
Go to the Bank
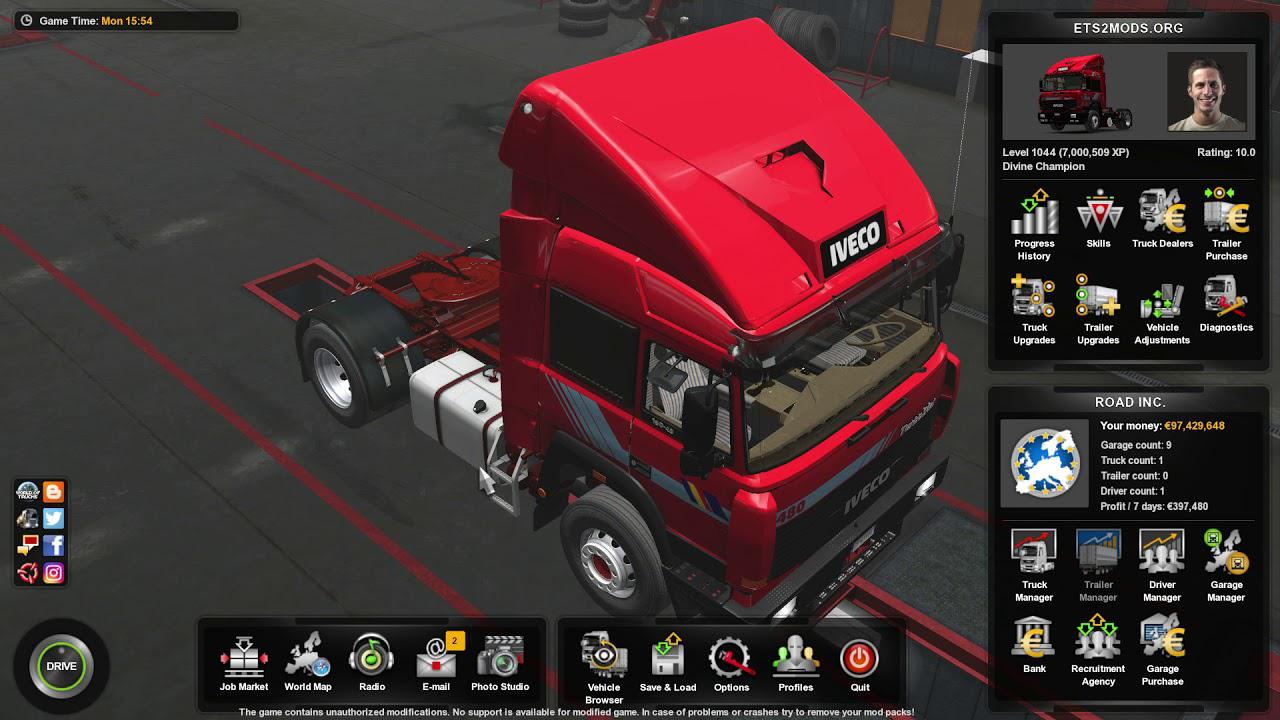[1034, 644]
